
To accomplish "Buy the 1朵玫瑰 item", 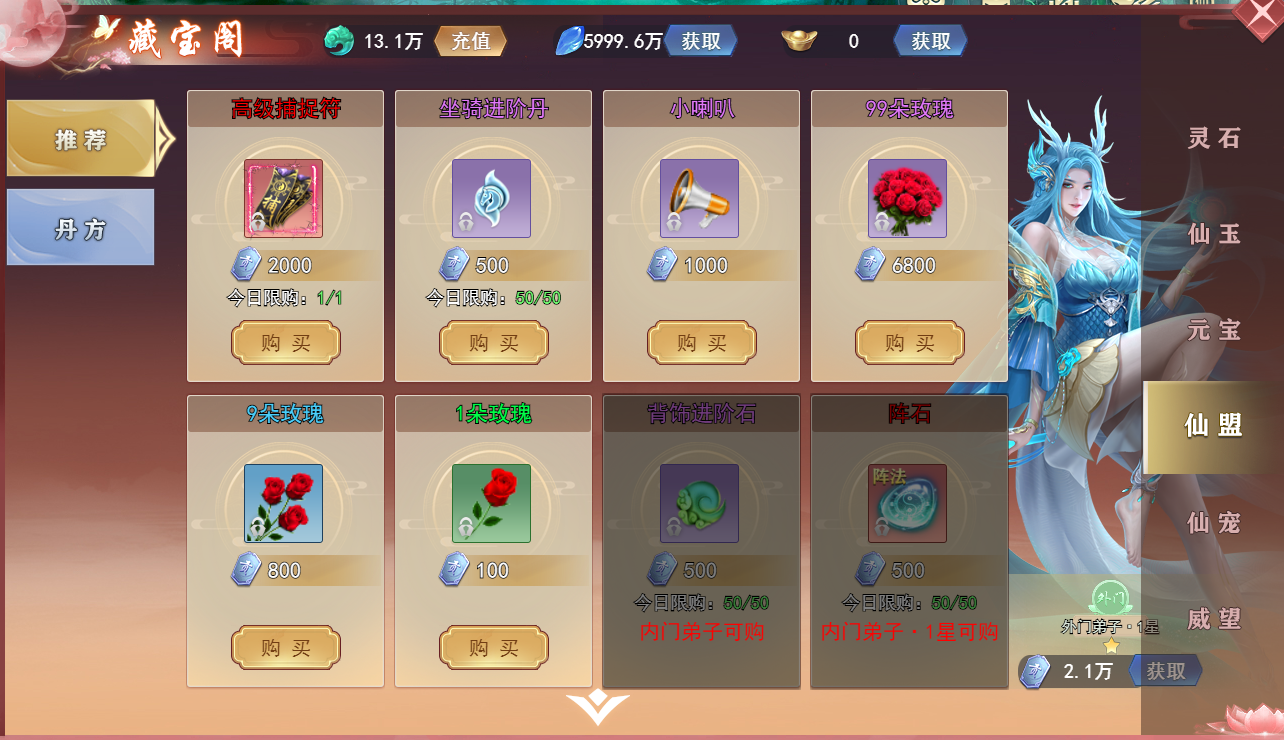I will click(x=493, y=648).
